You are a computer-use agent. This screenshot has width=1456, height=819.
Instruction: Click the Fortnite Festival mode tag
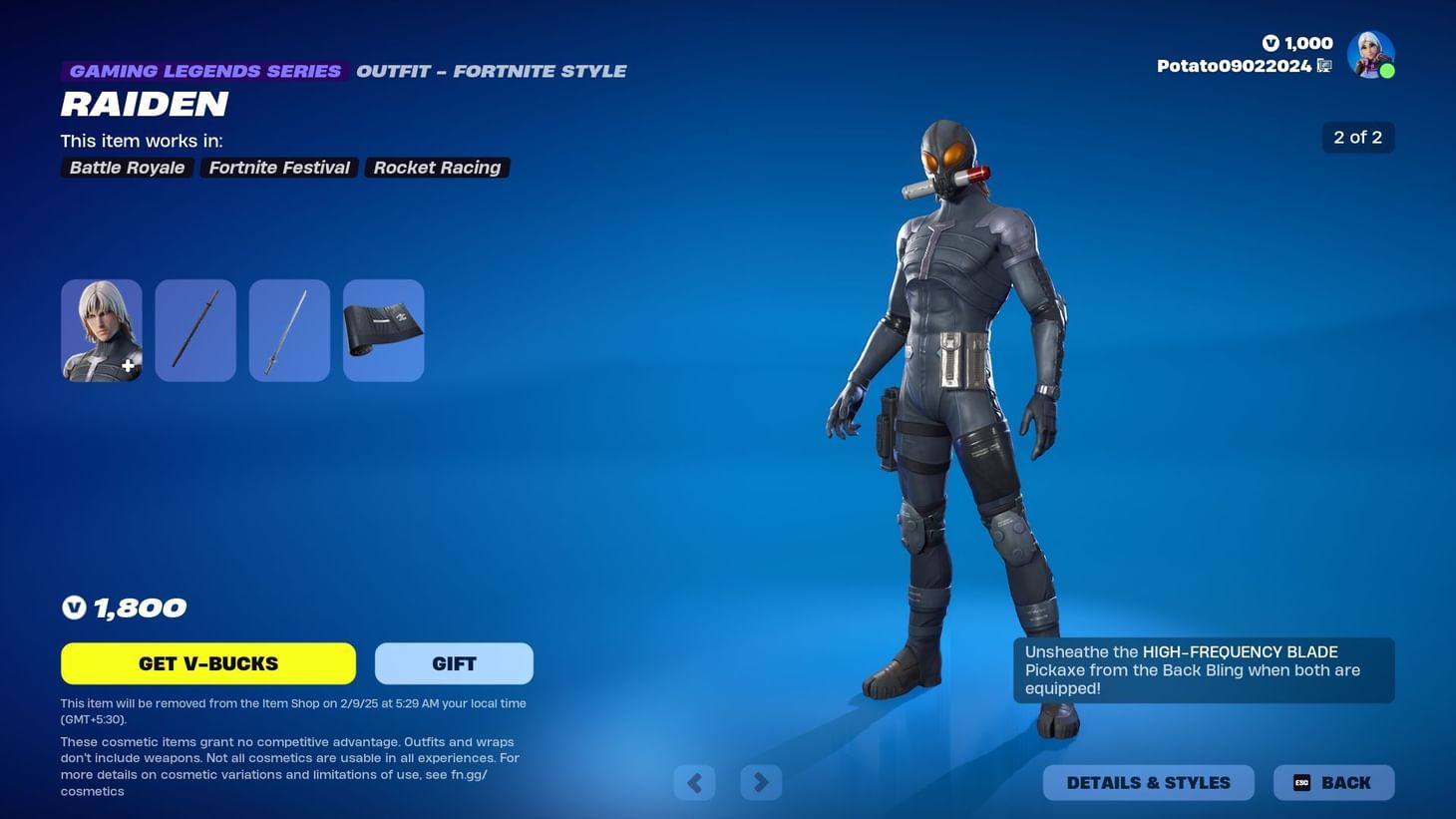(278, 168)
